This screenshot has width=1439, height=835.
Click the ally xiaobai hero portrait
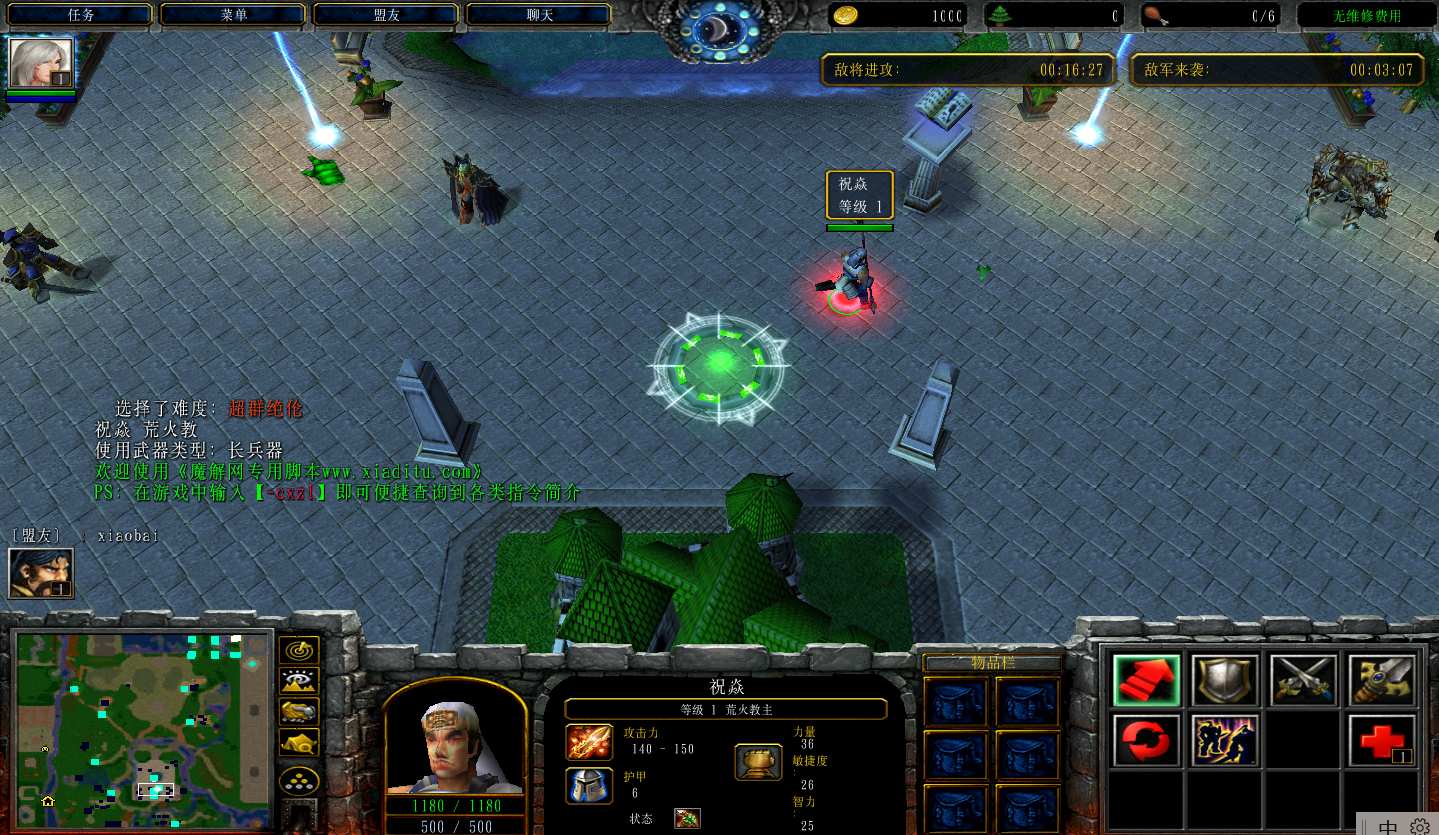40,573
